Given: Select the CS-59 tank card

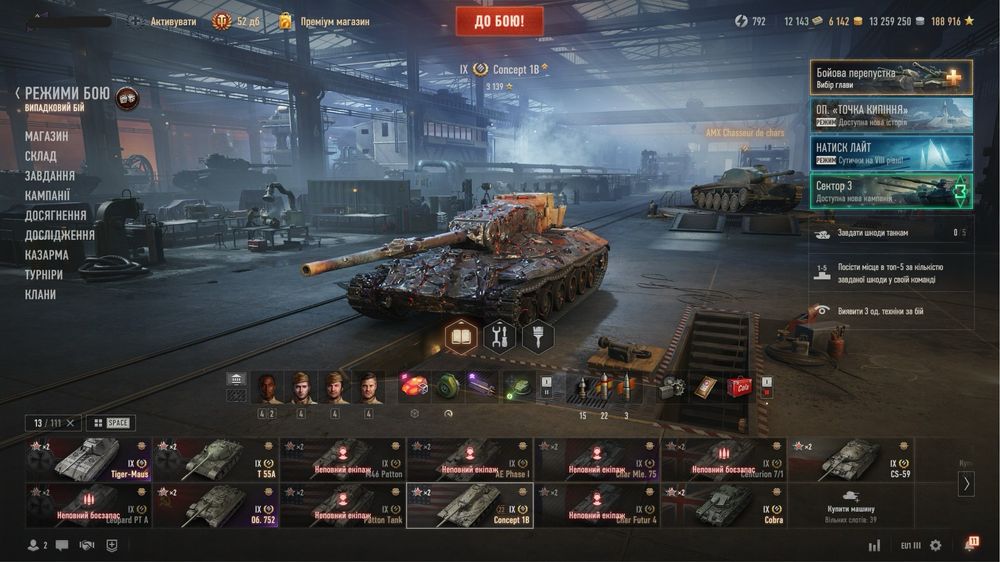Looking at the screenshot, I should 850,459.
